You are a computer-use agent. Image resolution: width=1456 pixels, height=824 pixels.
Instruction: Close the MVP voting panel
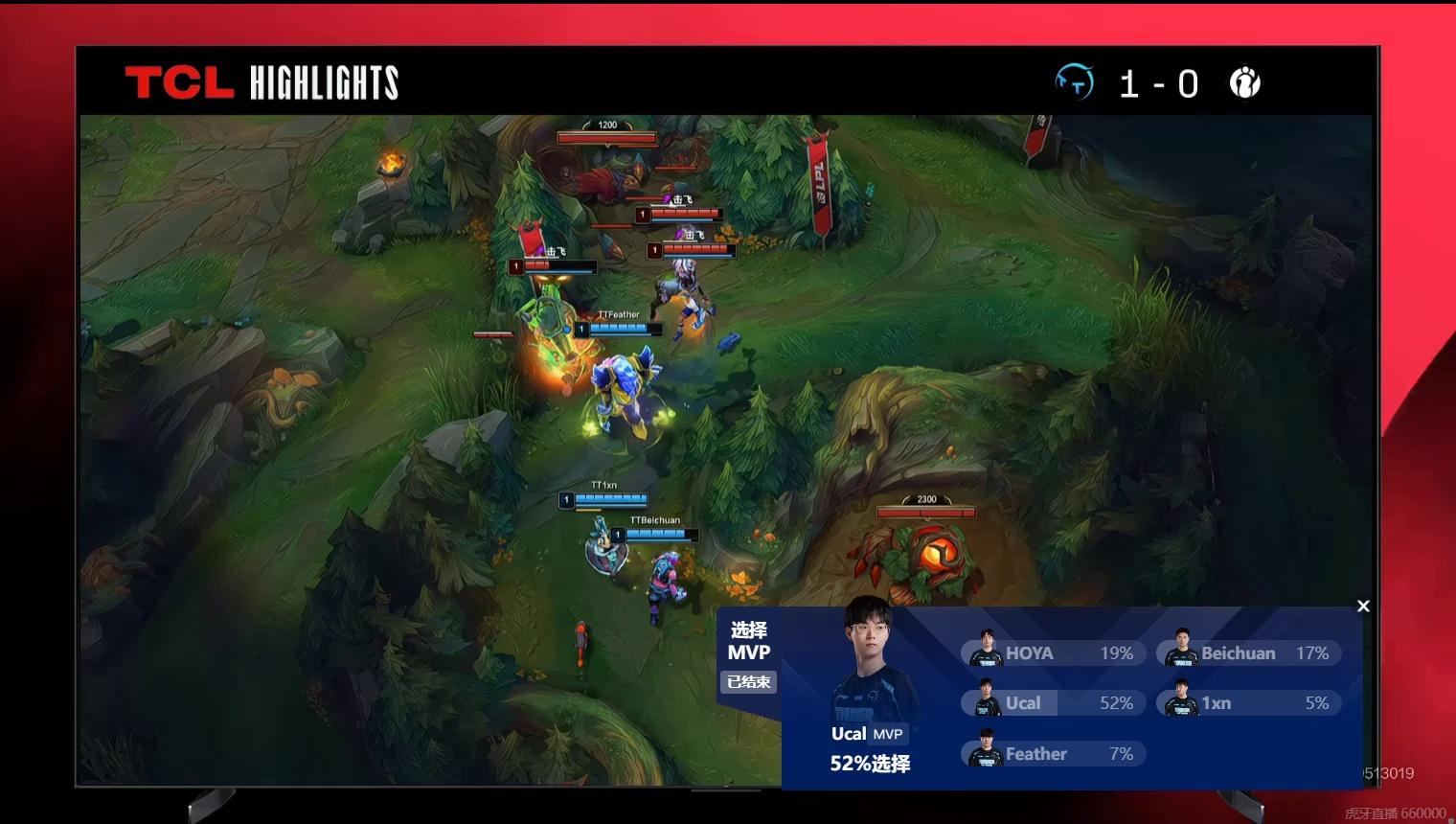point(1363,606)
